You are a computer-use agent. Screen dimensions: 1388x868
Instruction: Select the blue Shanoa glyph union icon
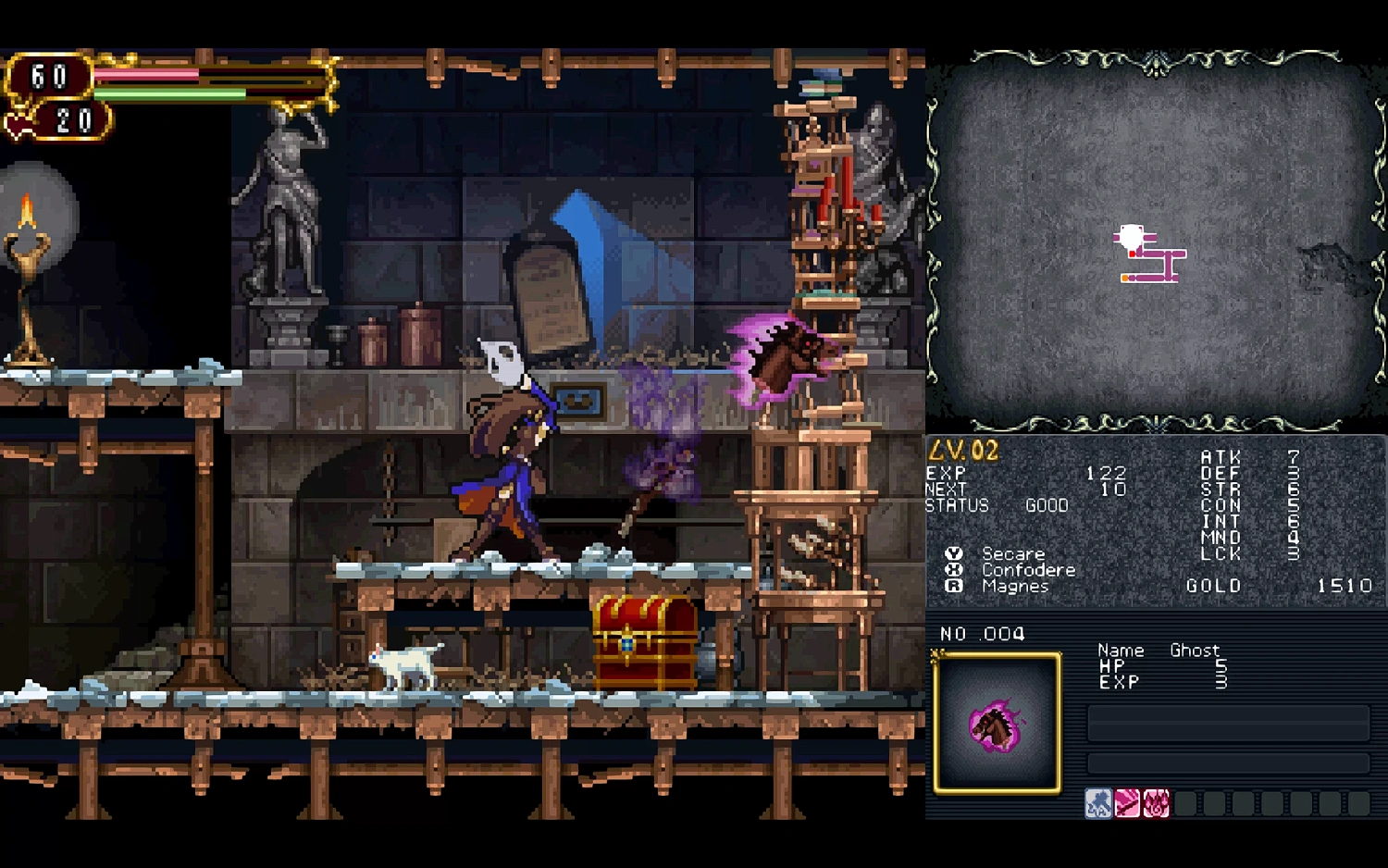(x=1099, y=803)
